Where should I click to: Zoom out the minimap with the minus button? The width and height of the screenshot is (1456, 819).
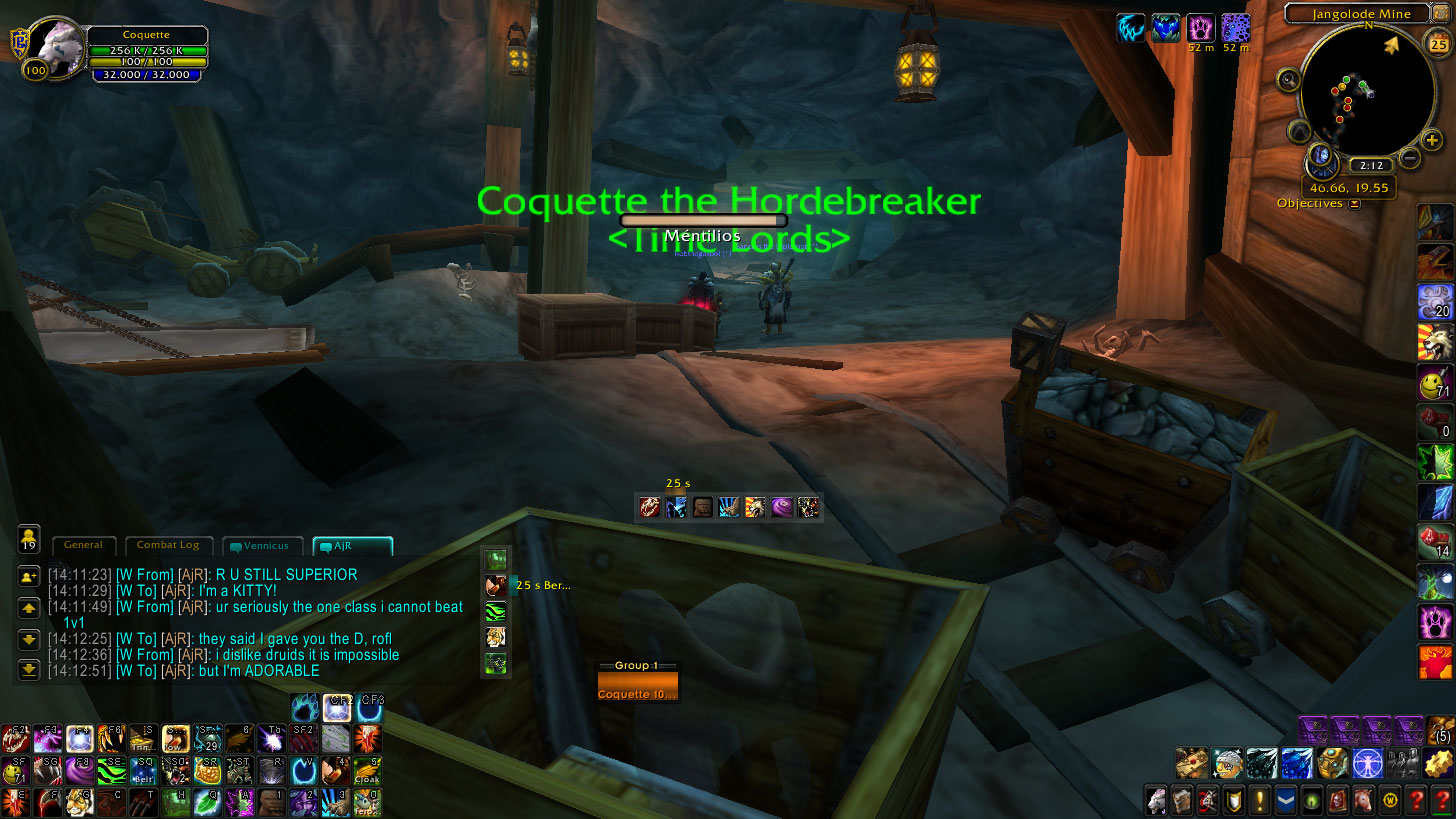(x=1410, y=157)
